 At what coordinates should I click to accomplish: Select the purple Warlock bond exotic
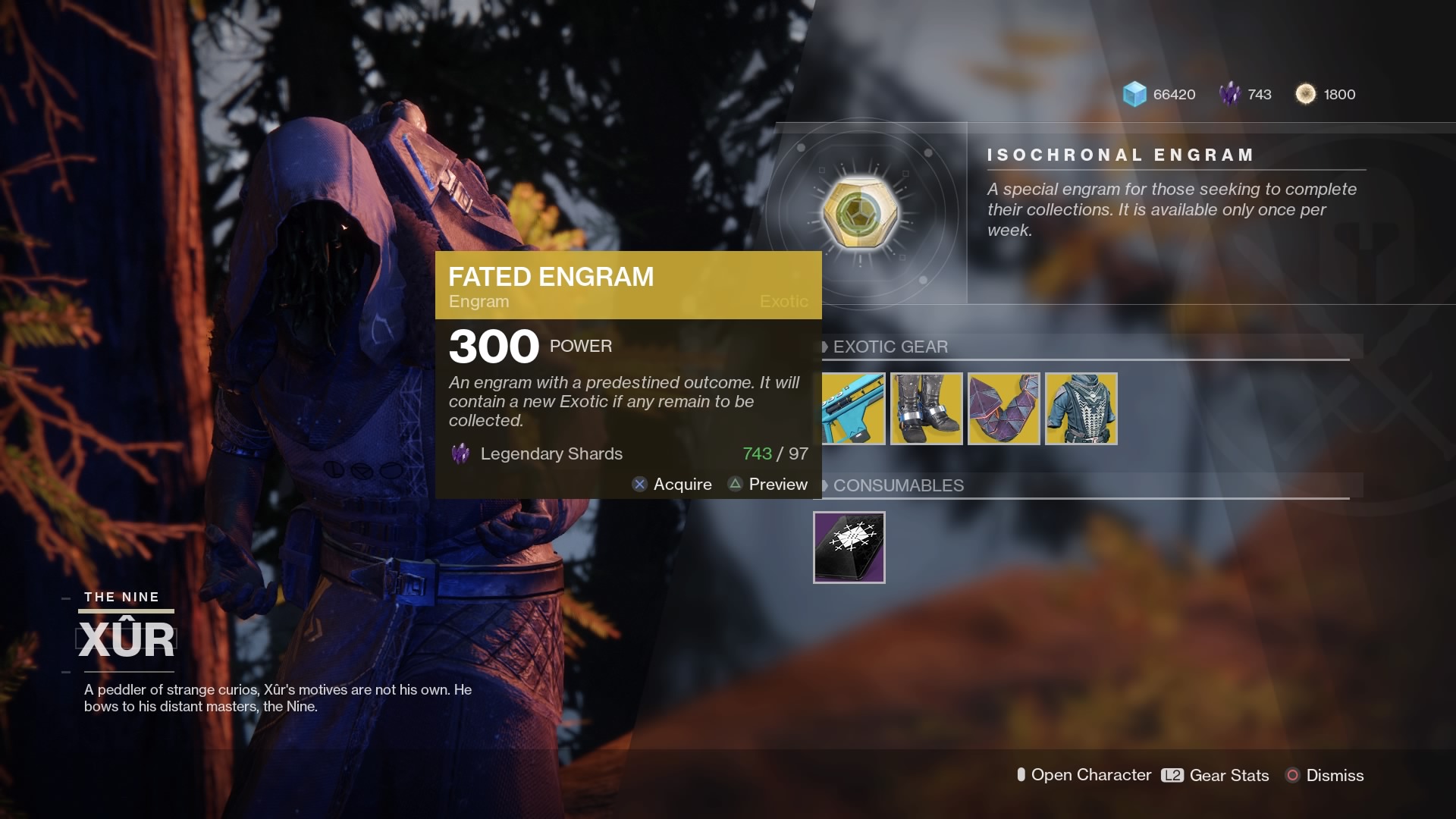click(1005, 409)
